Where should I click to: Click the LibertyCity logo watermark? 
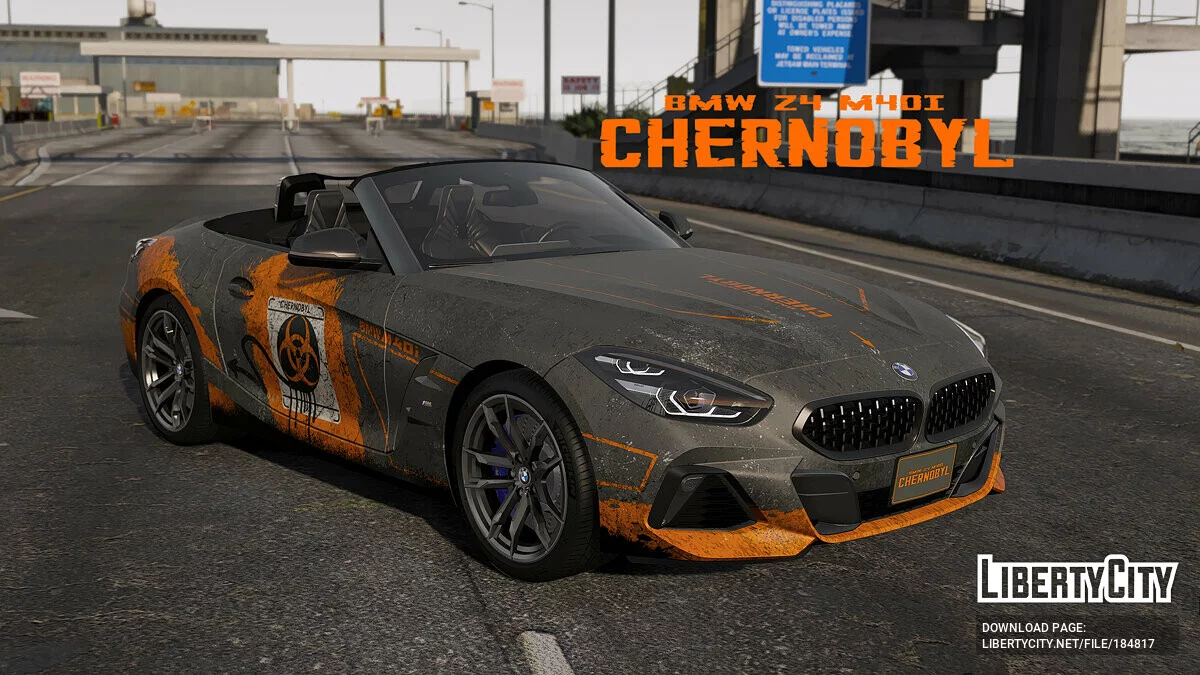pos(1077,579)
